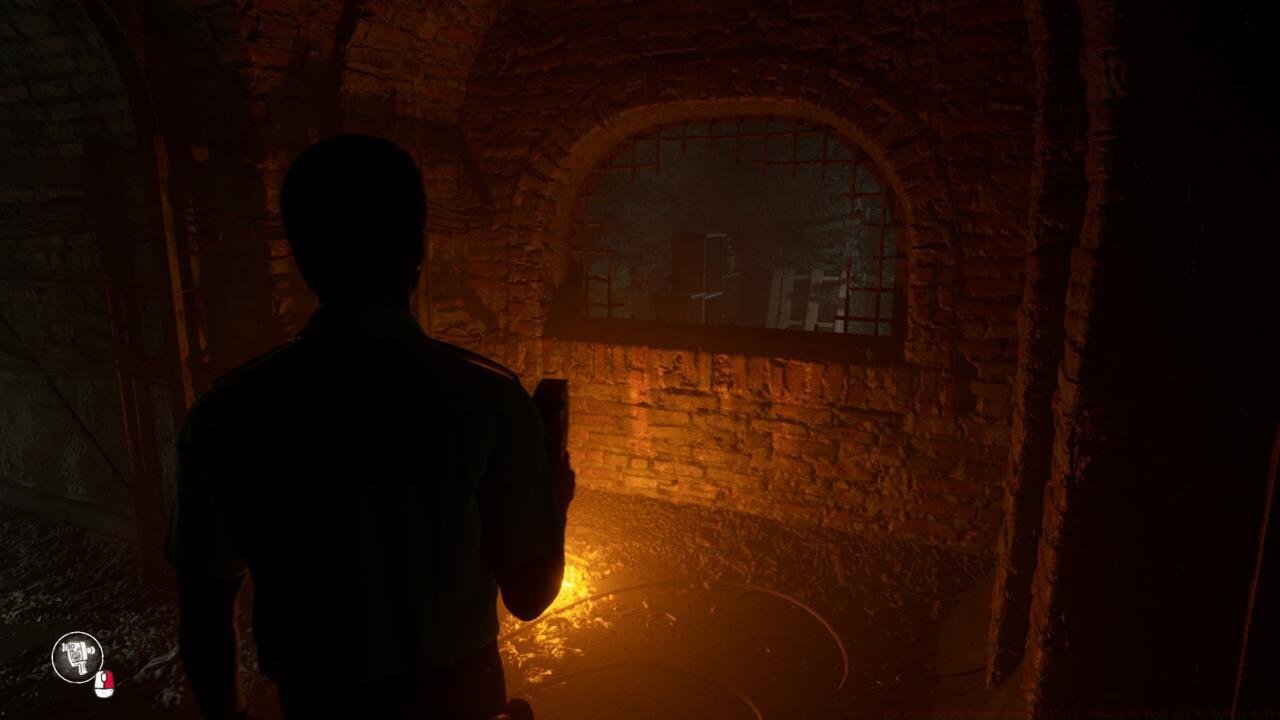Click the camcorder lens inside the circle icon

(x=76, y=655)
